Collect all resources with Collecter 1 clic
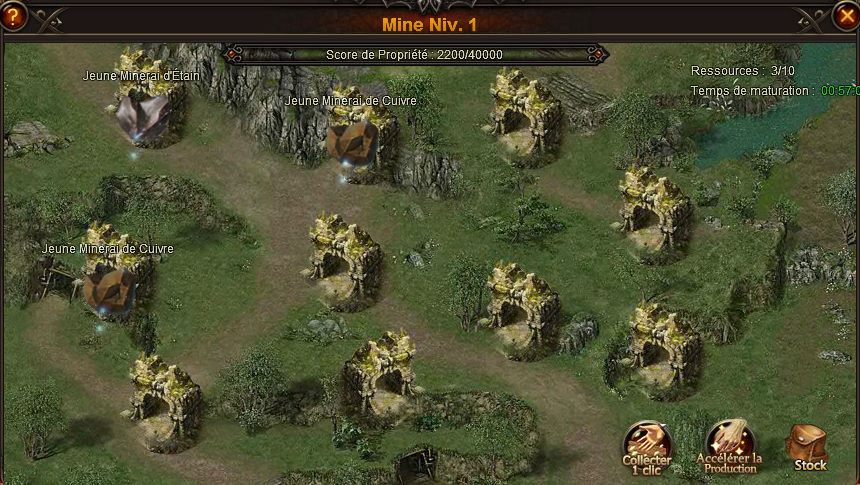Image resolution: width=860 pixels, height=485 pixels. tap(647, 446)
